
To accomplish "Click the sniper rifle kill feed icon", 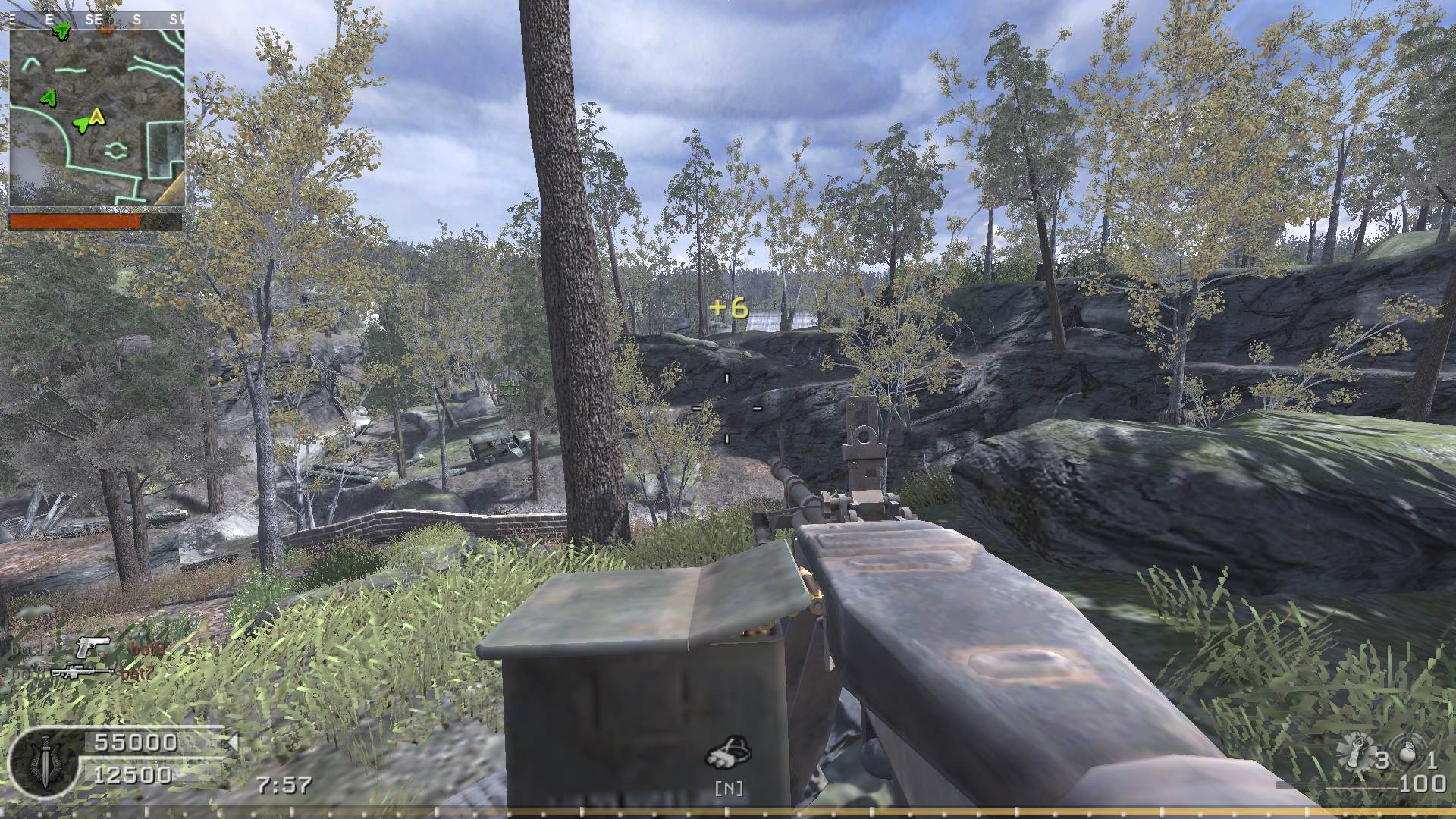I will point(82,672).
